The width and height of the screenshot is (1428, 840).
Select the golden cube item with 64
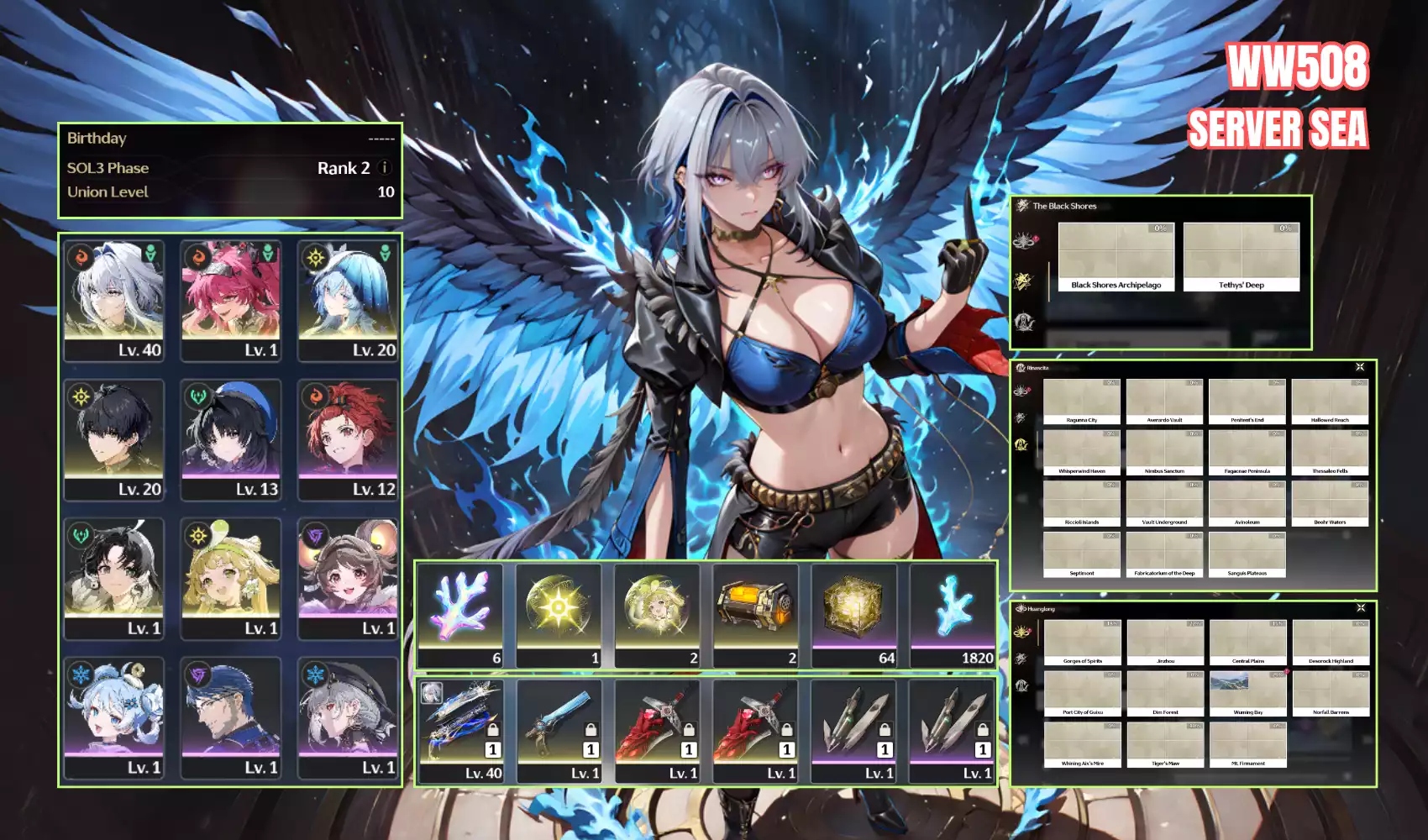(x=854, y=615)
